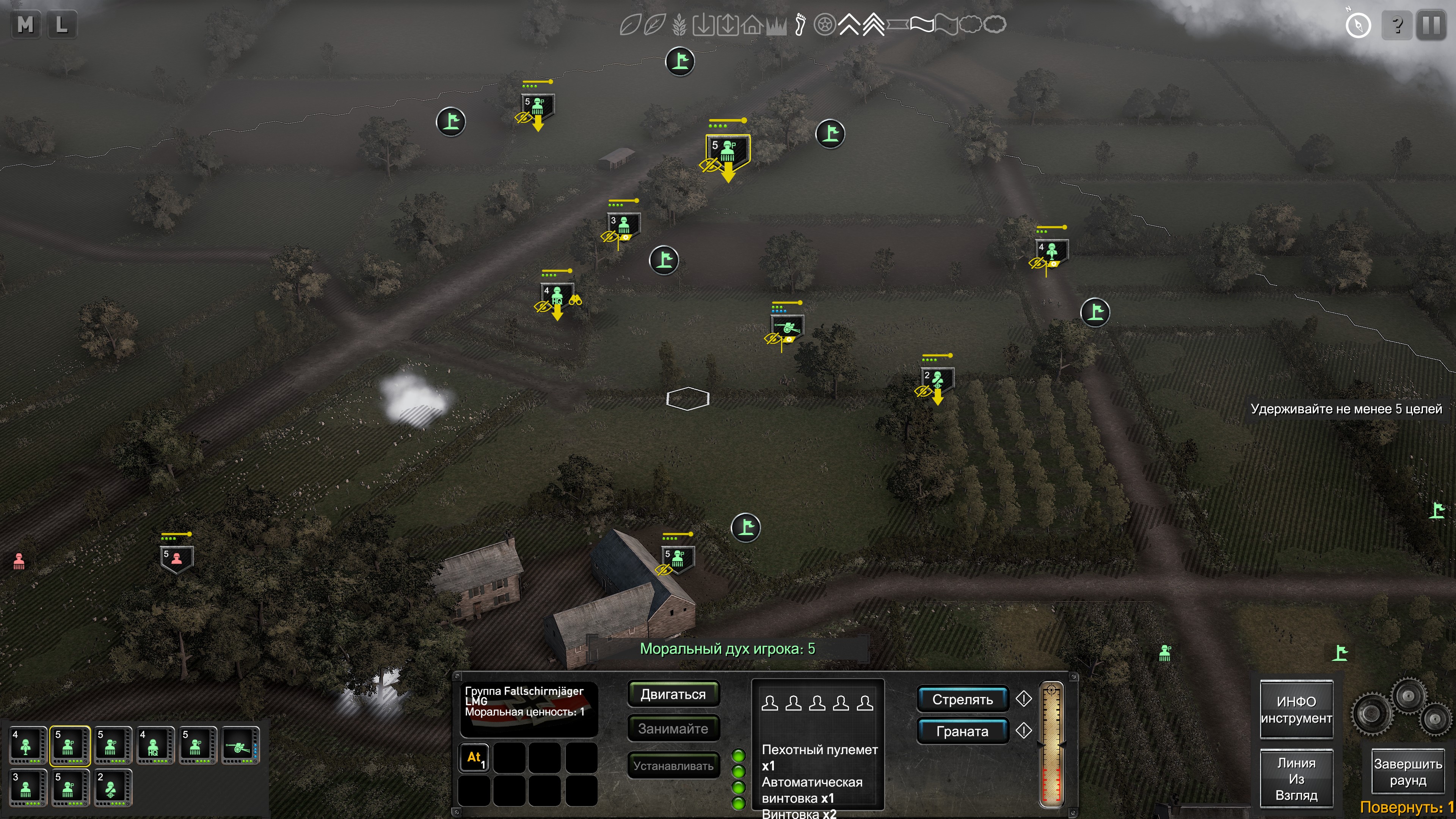Order the squad to Стрелять (fire)

point(962,700)
